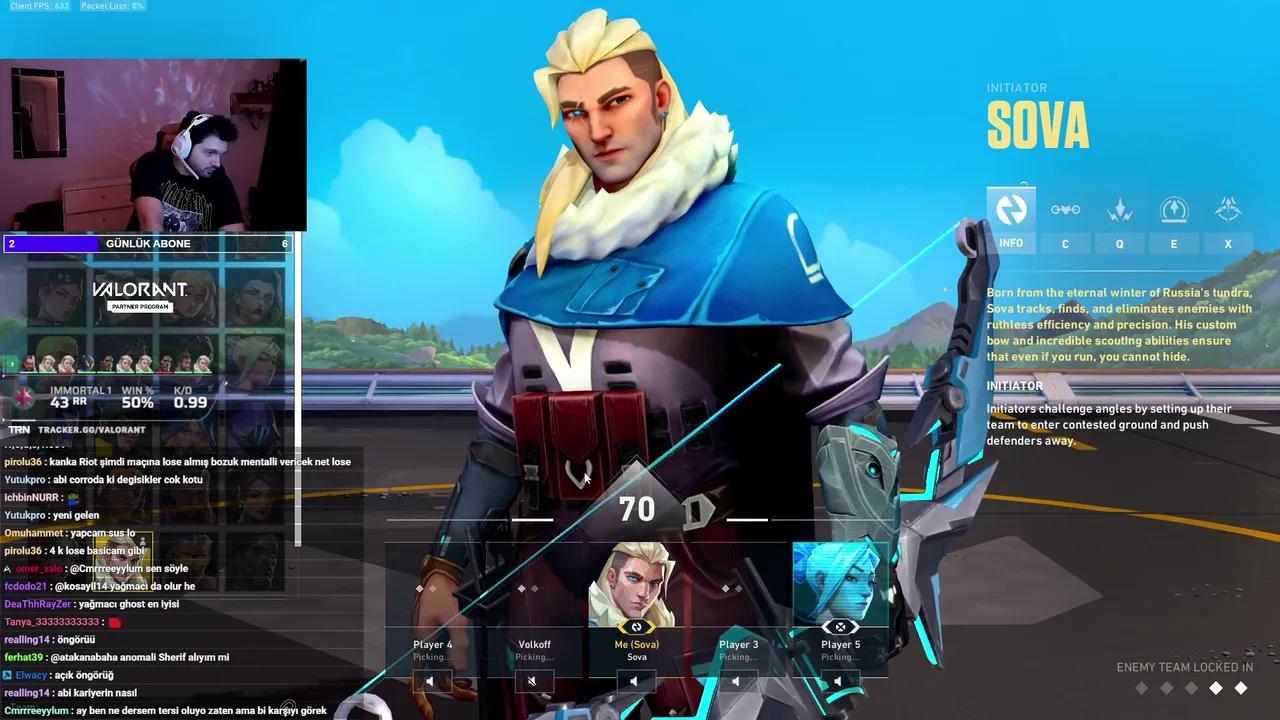Unmute Volkoff's muted speaker
1280x720 pixels.
tap(533, 680)
